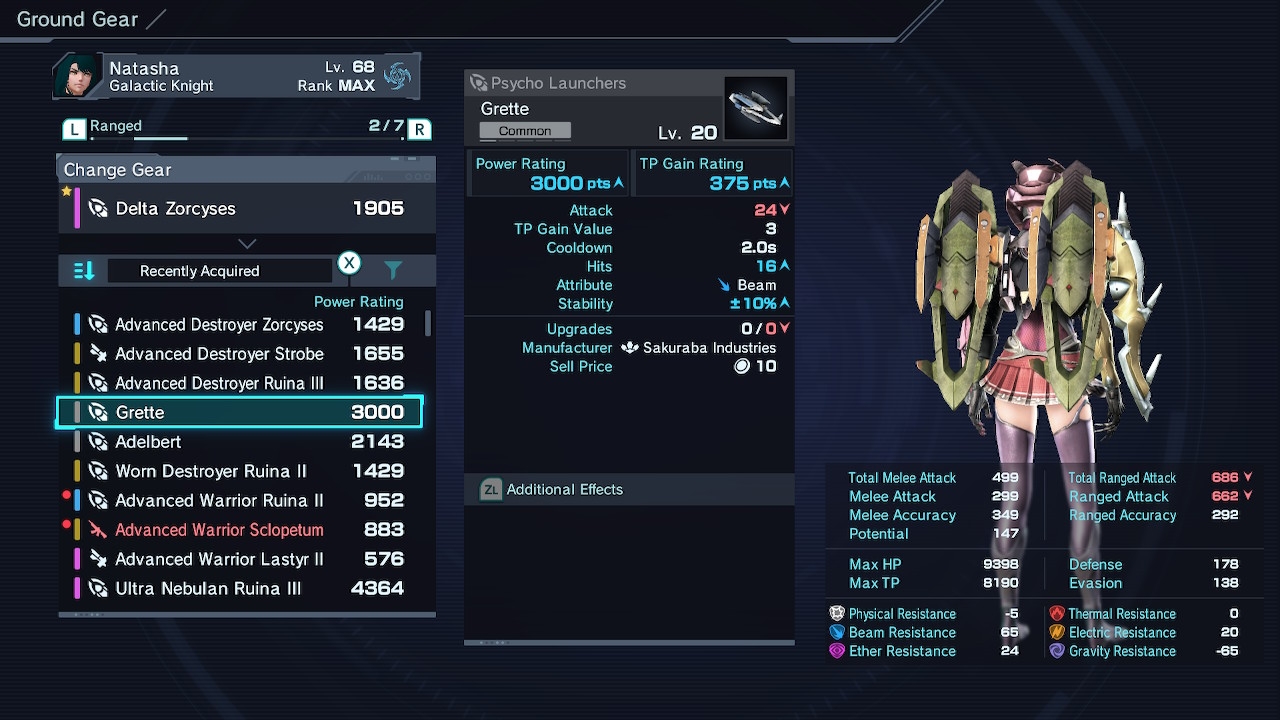Image resolution: width=1280 pixels, height=720 pixels.
Task: Select Advanced Warrior Ruina II
Action: [240, 500]
